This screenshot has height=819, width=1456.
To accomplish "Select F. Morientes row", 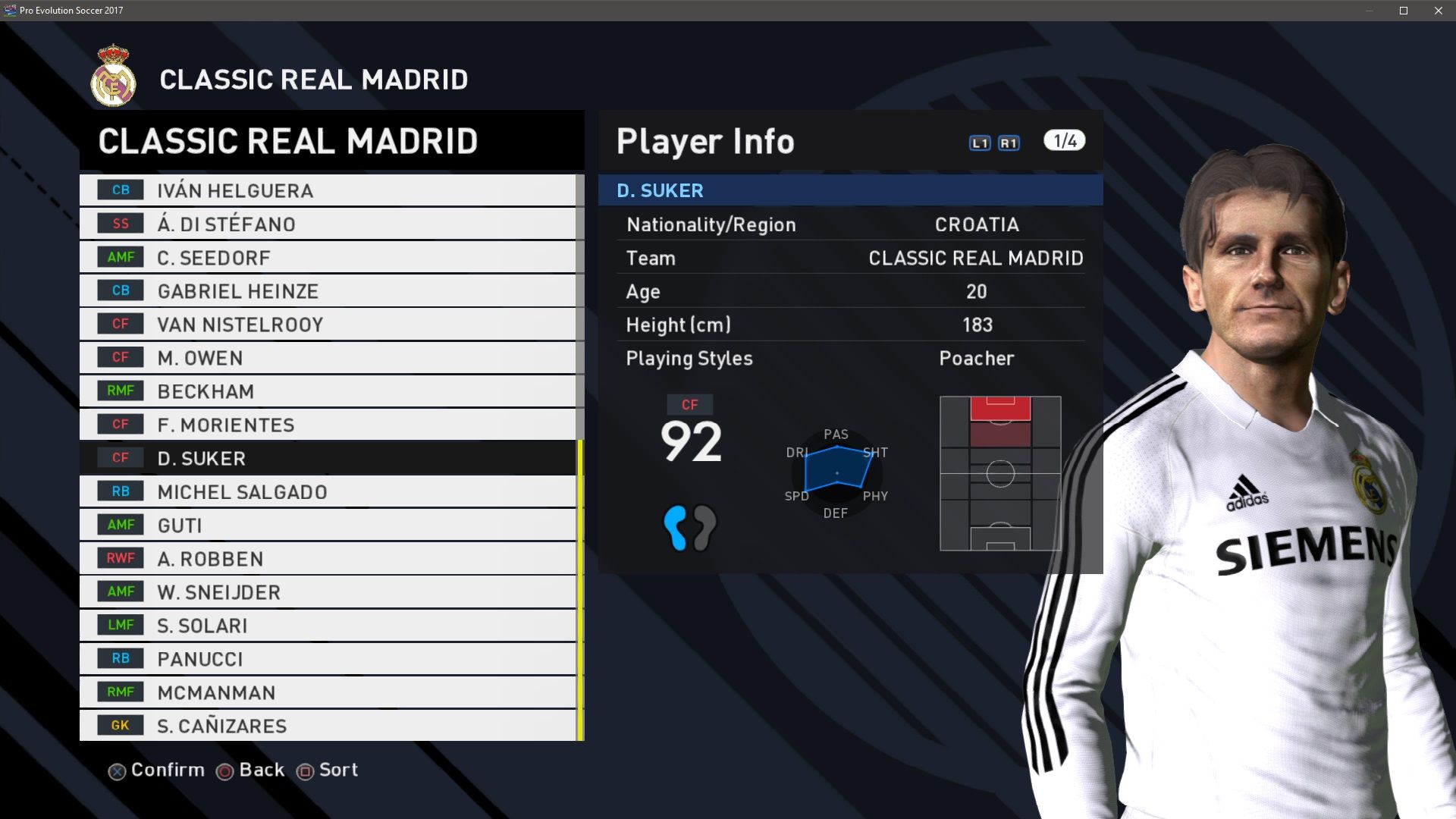I will 327,425.
